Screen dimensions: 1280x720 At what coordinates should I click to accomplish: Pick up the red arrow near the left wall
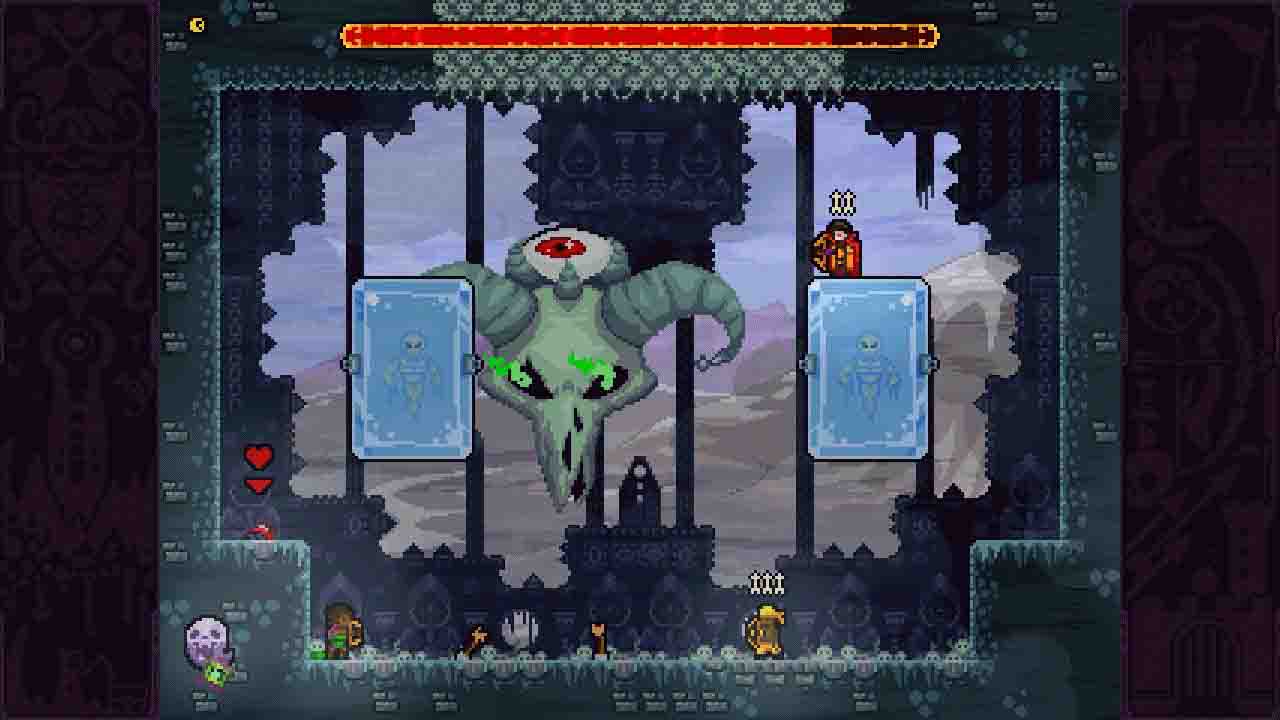pos(260,532)
